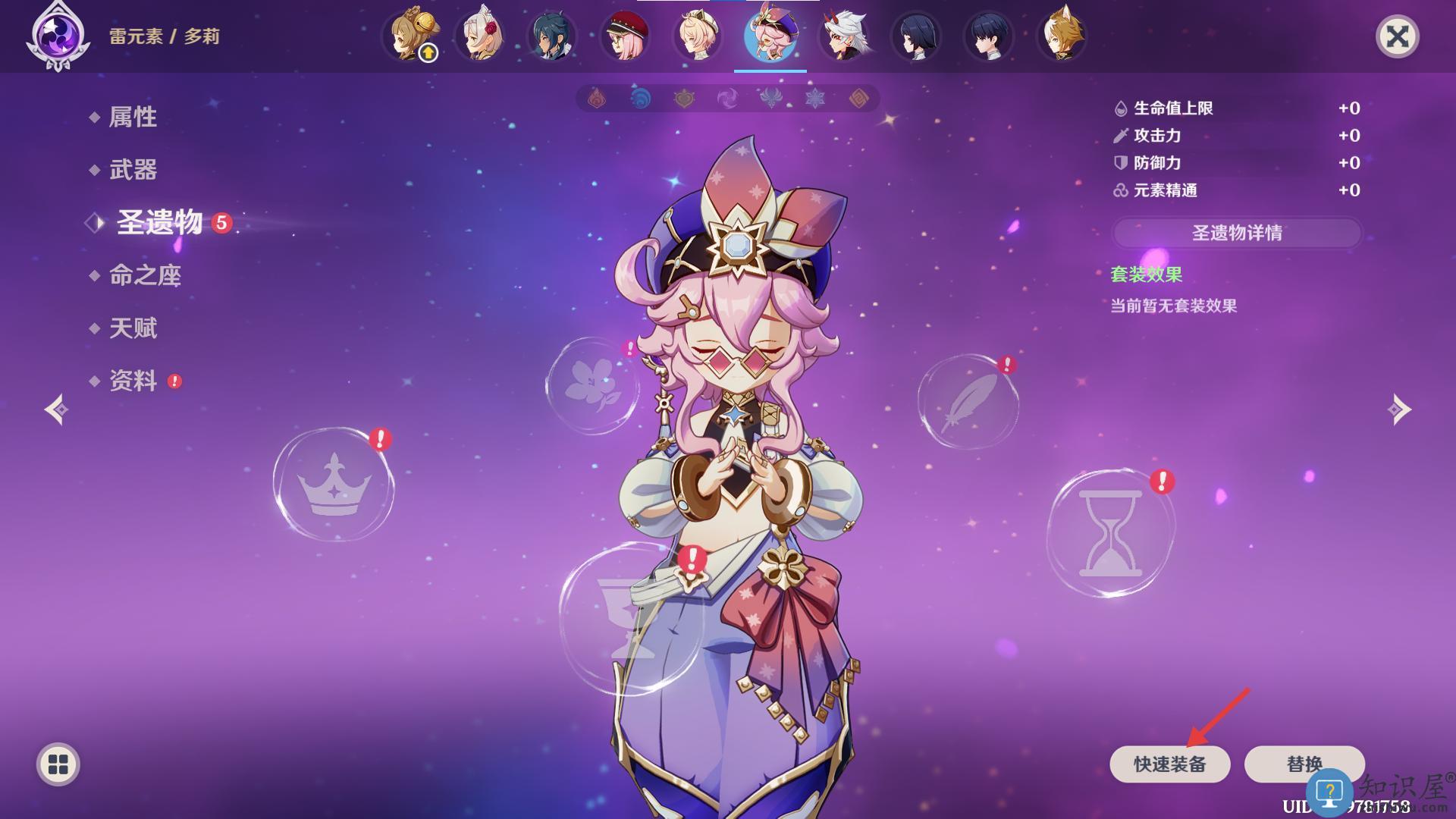The image size is (1456, 819).
Task: Select the red-hat character portrait
Action: tap(625, 36)
